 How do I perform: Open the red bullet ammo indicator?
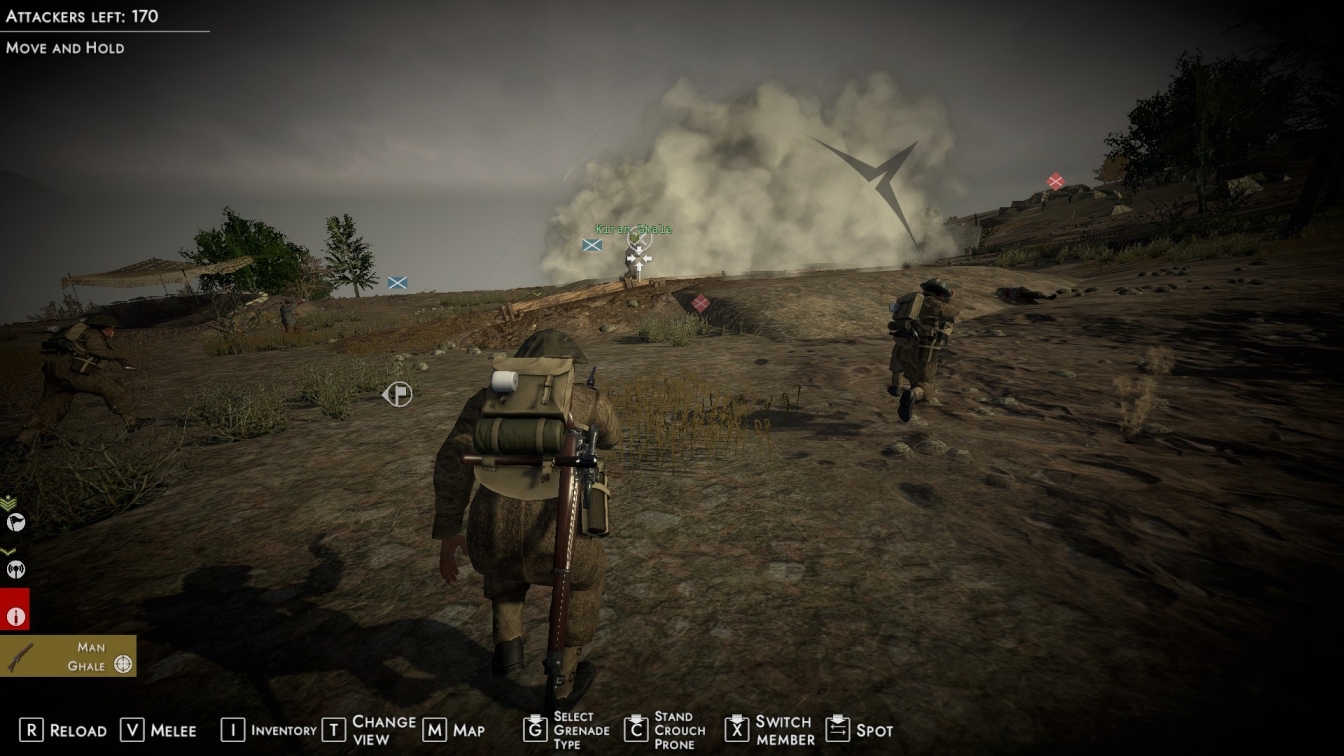coord(15,616)
